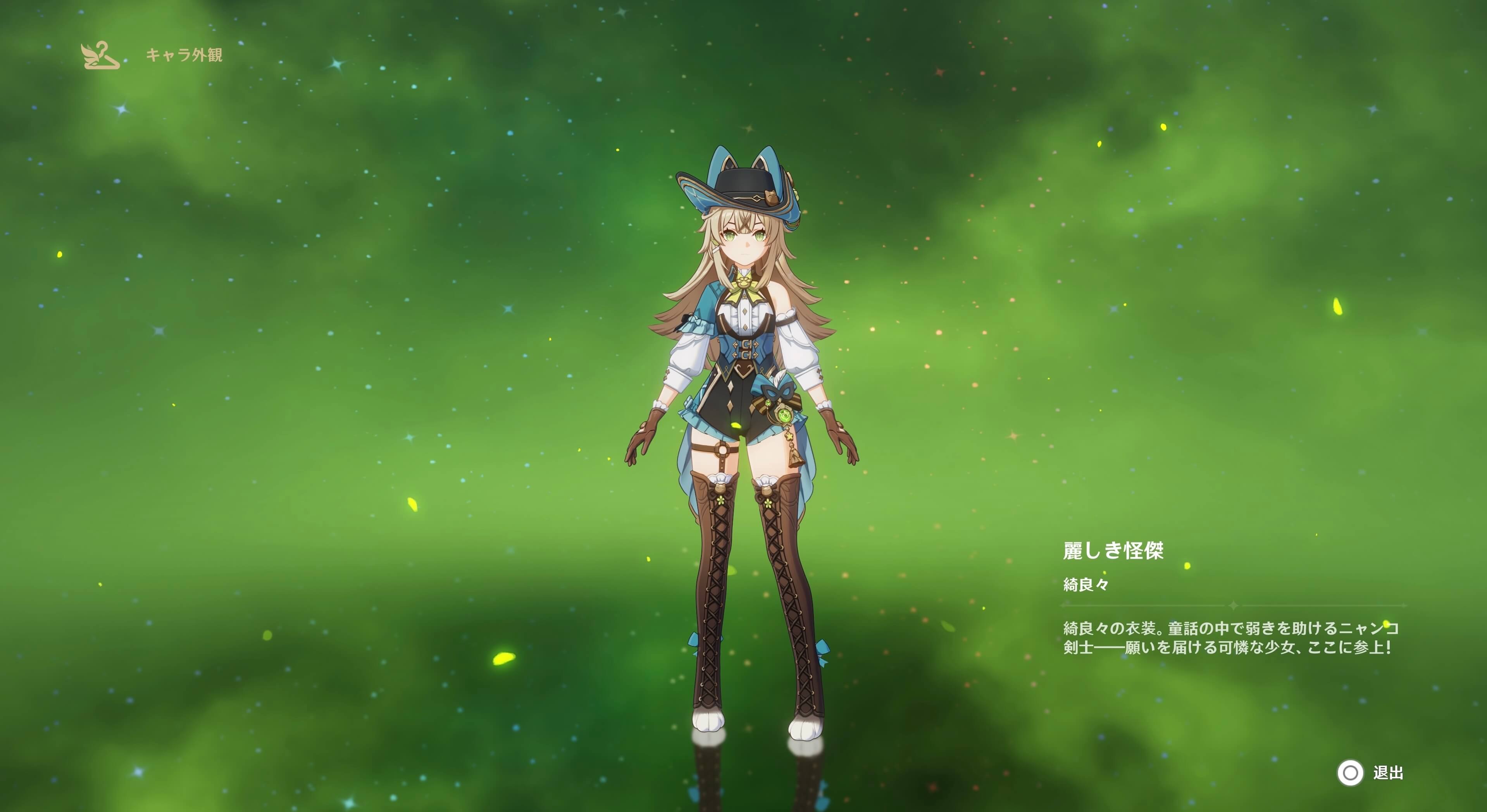Click the green gradient background area

[346, 346]
